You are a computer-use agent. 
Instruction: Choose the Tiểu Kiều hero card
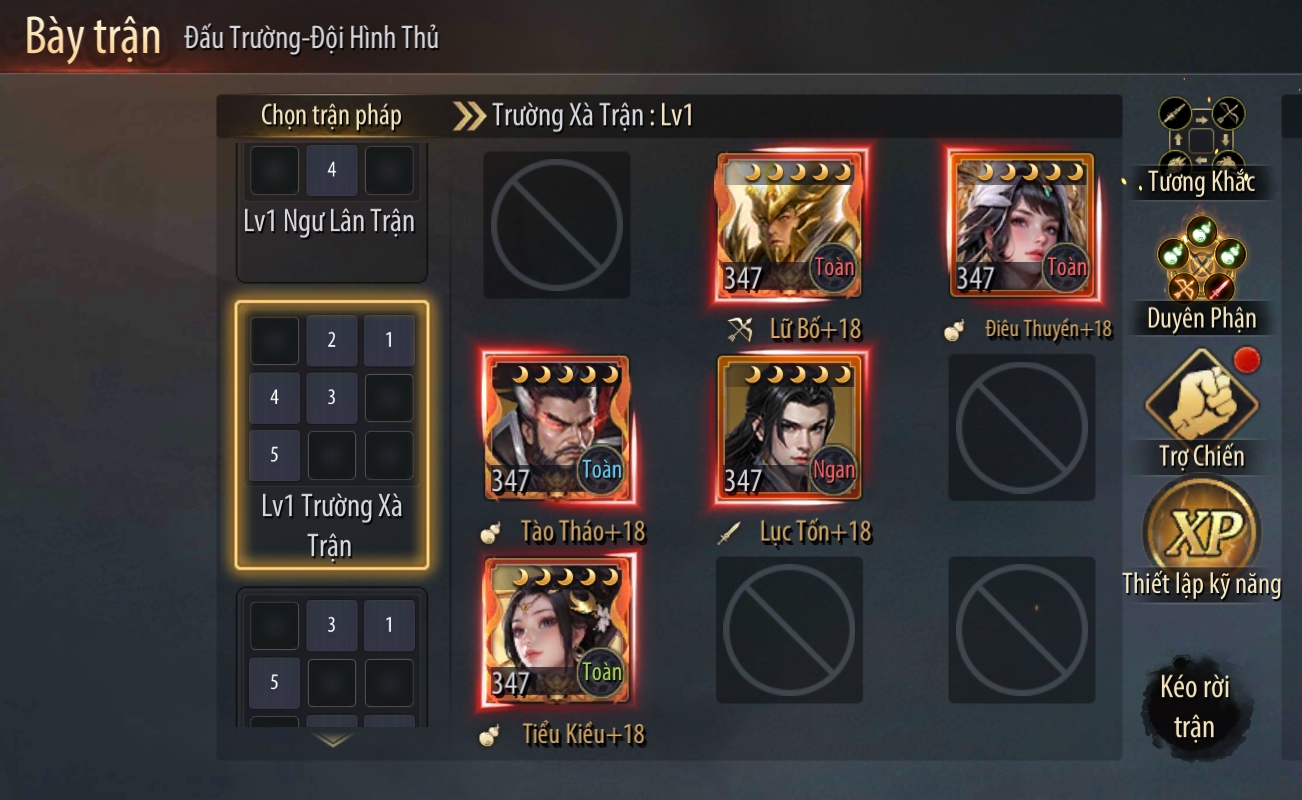point(557,631)
